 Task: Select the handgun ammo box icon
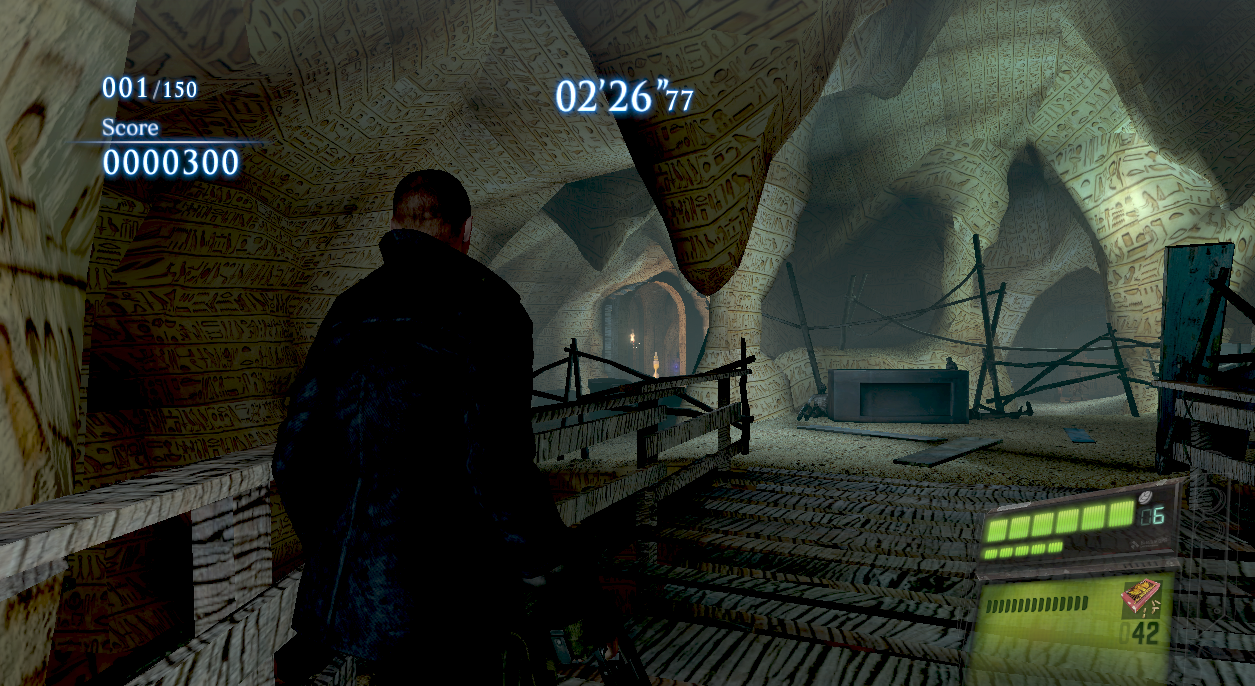[x=1143, y=597]
